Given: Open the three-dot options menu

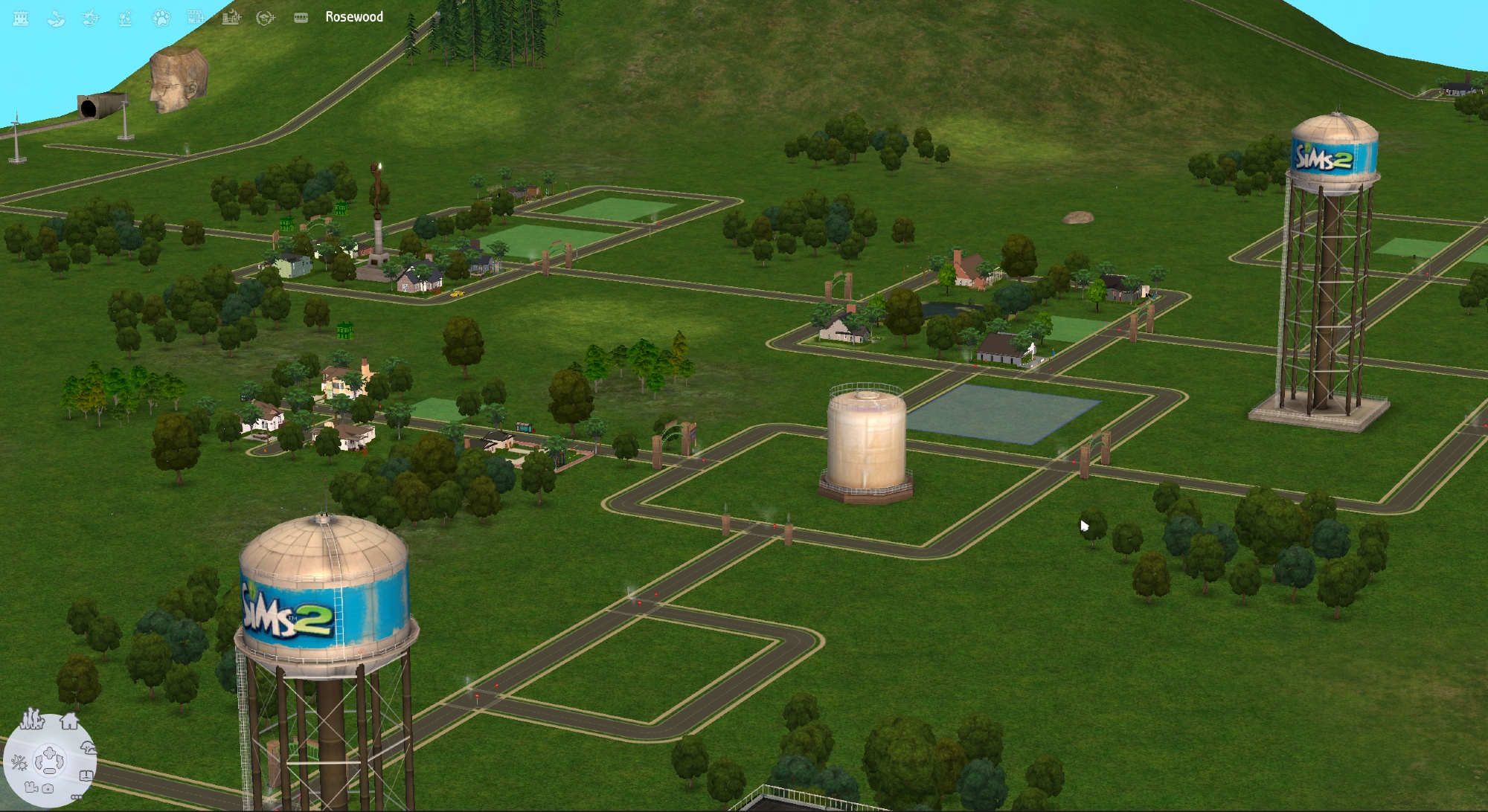Looking at the screenshot, I should (x=75, y=796).
